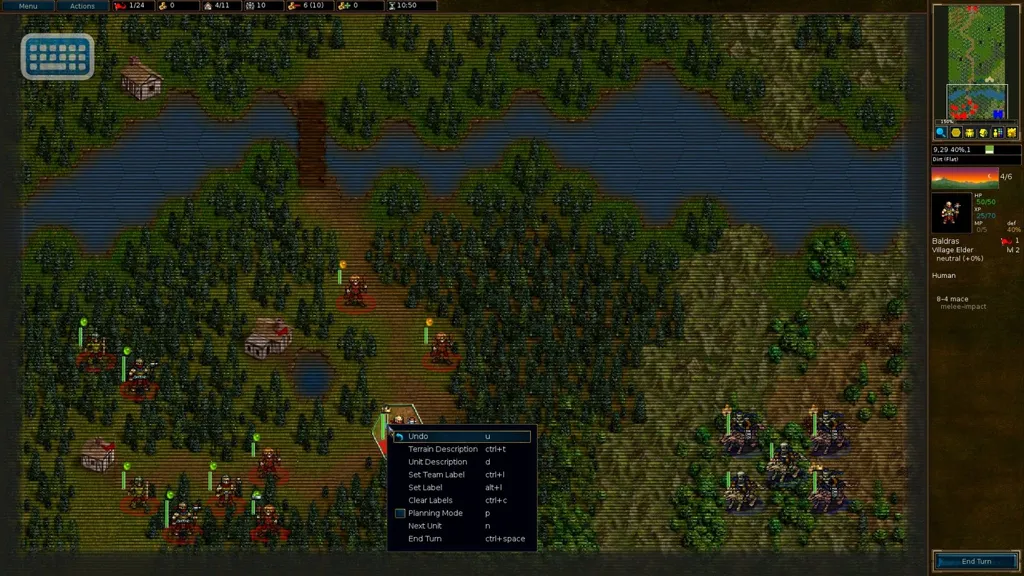Open the on-screen keyboard overlay
Image resolution: width=1024 pixels, height=576 pixels.
click(58, 57)
